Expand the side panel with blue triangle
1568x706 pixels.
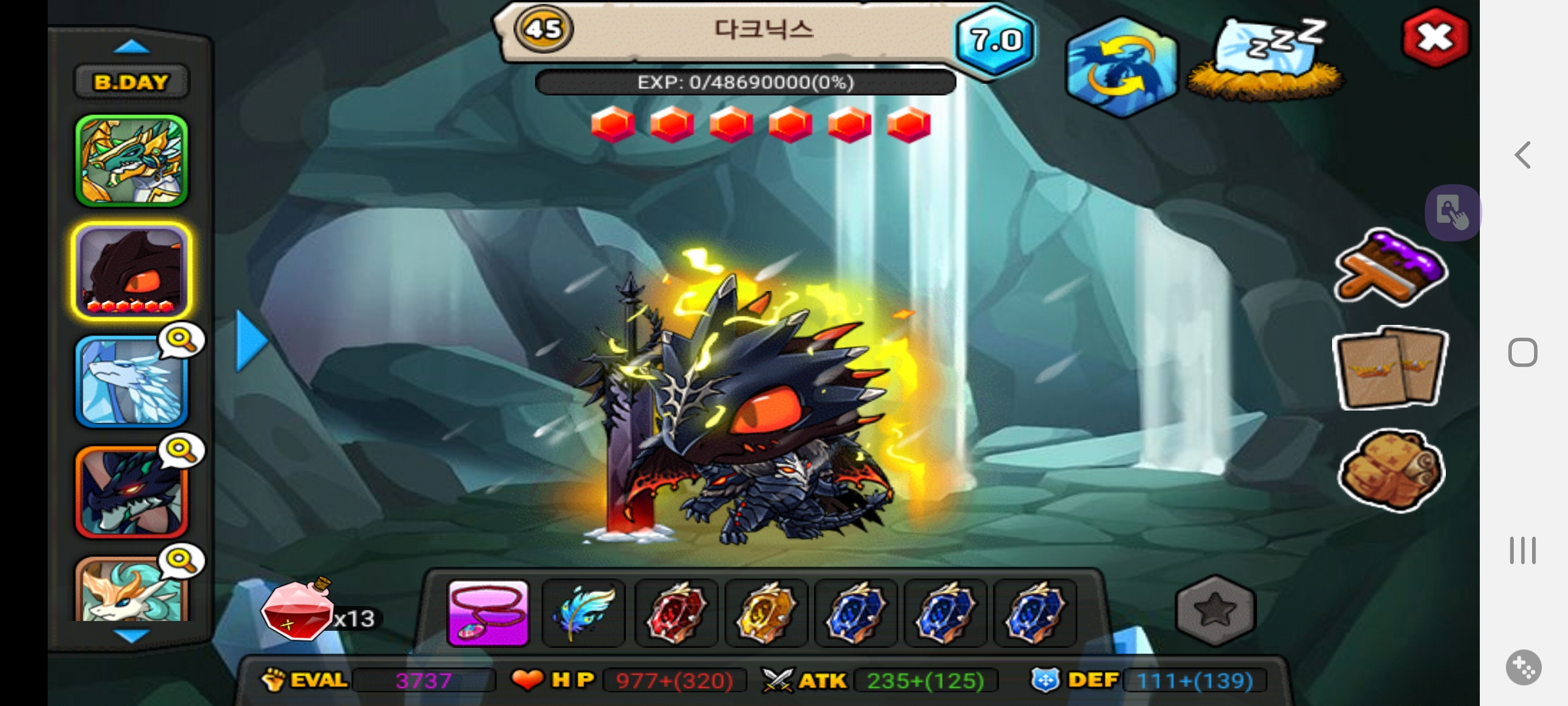tap(252, 341)
